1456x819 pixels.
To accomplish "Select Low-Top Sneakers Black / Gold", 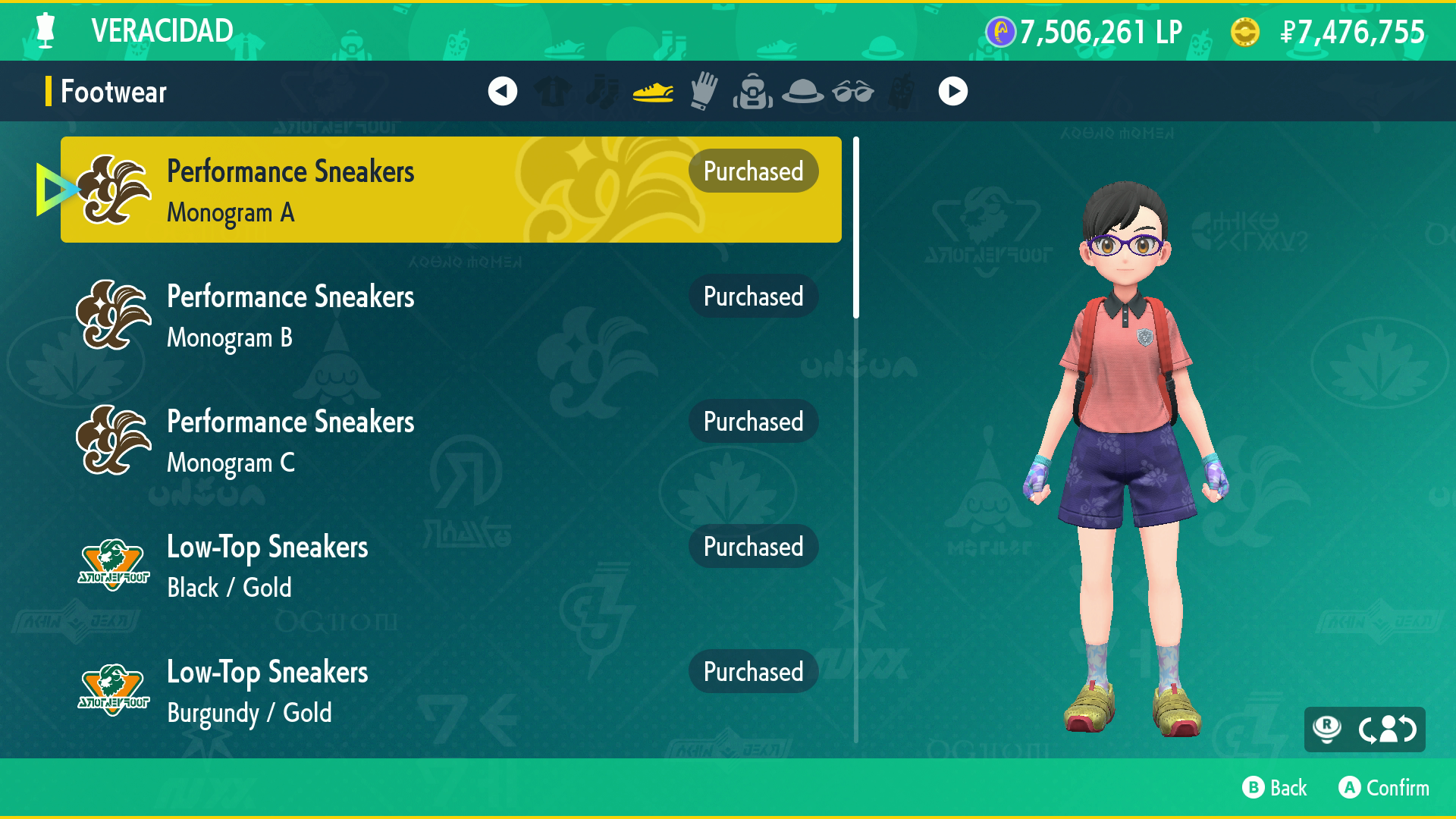I will click(450, 565).
